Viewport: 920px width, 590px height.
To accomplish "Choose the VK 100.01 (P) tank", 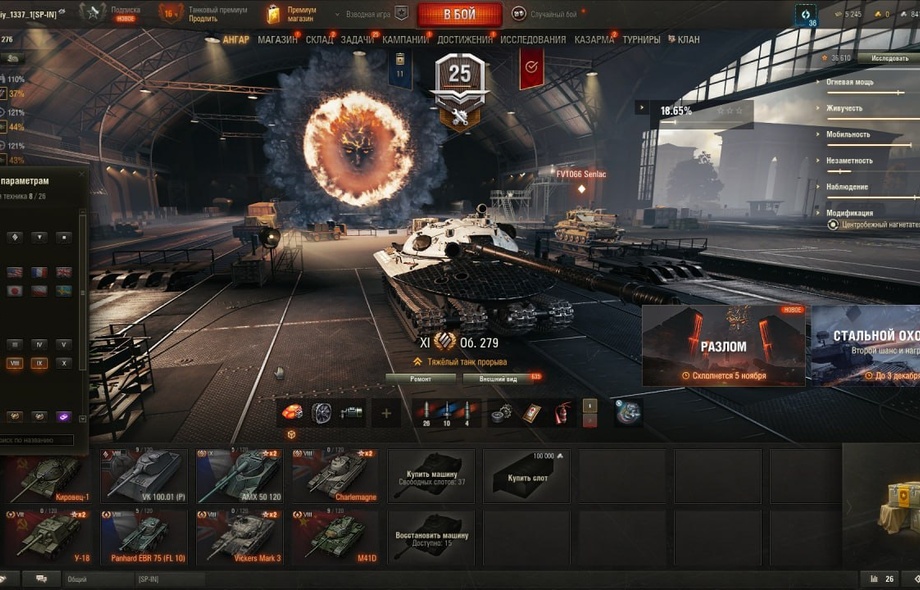I will [x=145, y=475].
